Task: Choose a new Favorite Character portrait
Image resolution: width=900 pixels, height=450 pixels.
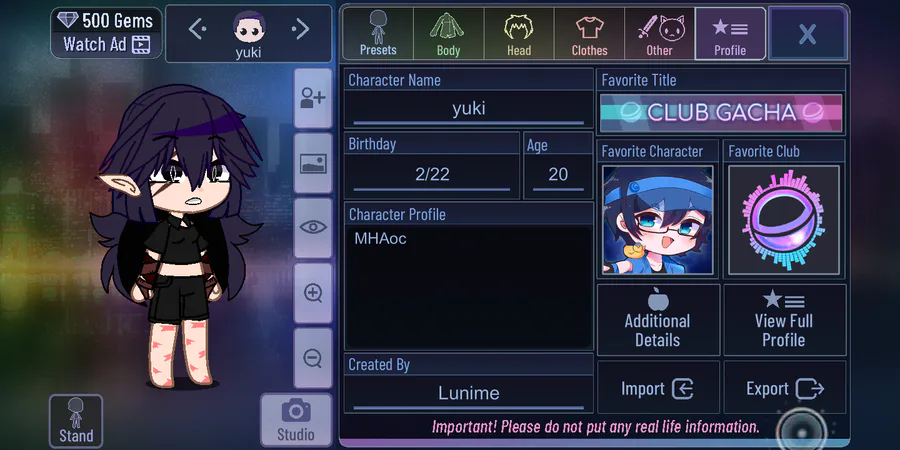Action: coord(658,220)
